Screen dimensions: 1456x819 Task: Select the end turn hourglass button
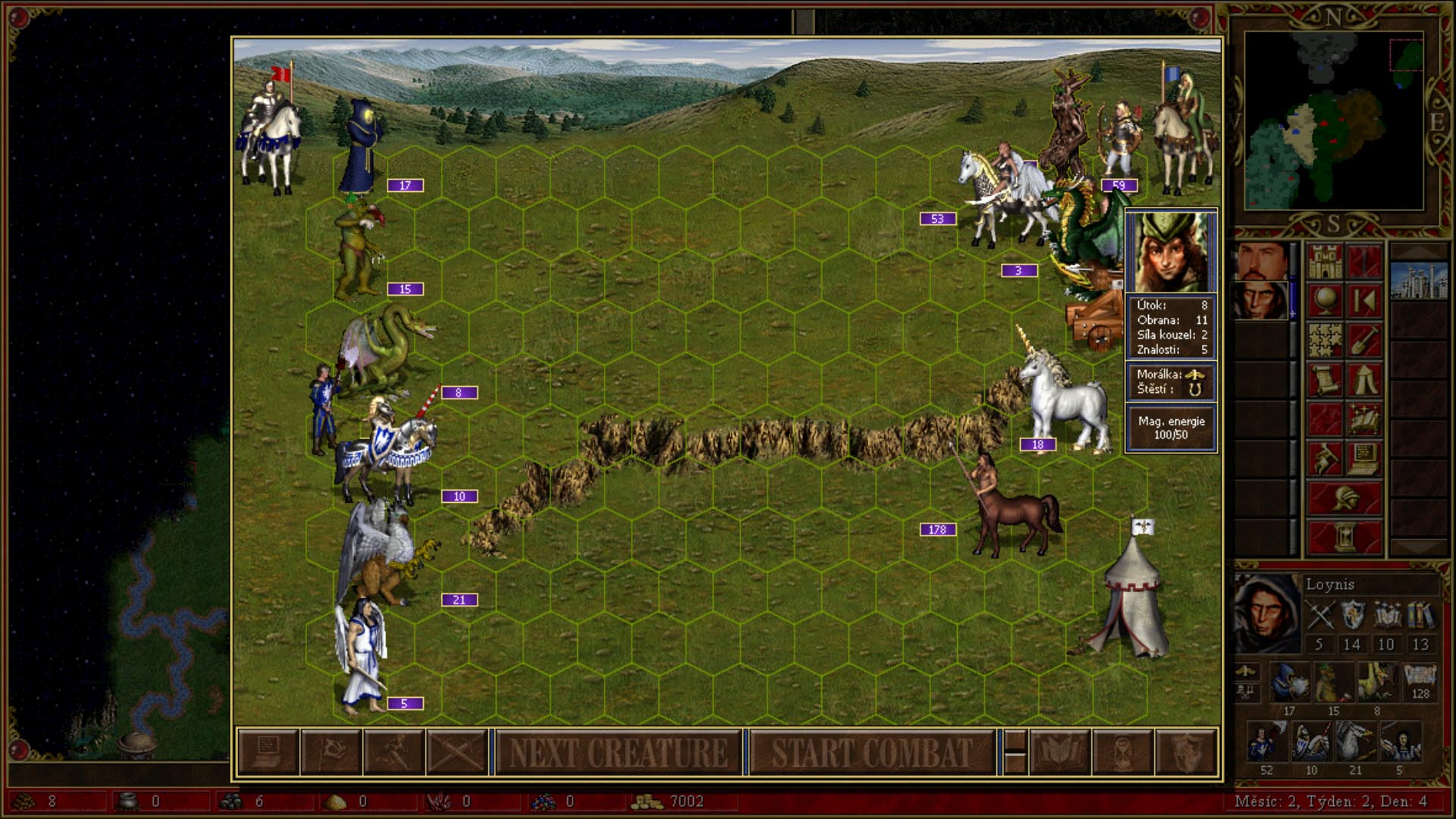point(1345,538)
